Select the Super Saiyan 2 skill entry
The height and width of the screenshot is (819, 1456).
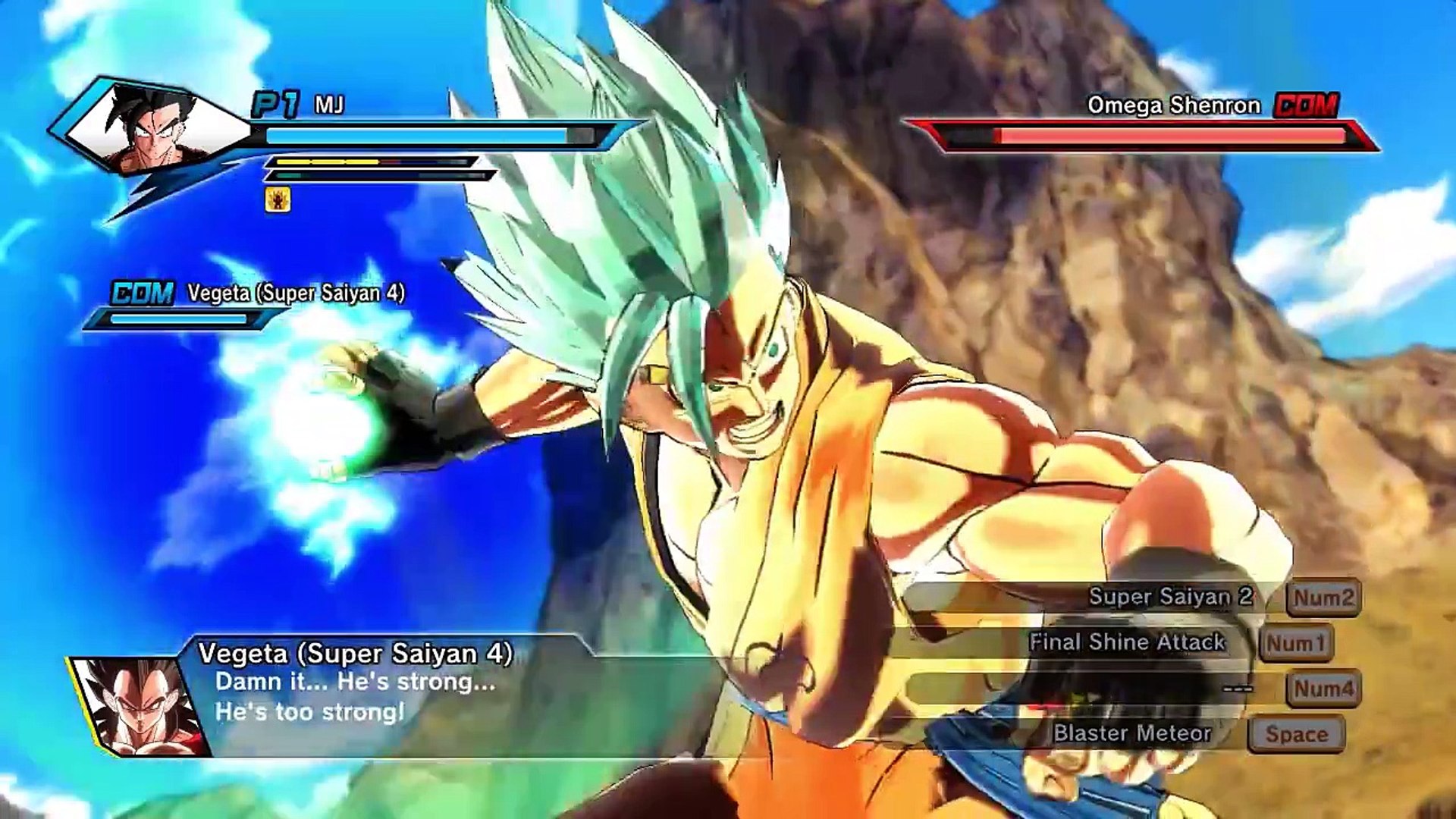coord(1170,597)
